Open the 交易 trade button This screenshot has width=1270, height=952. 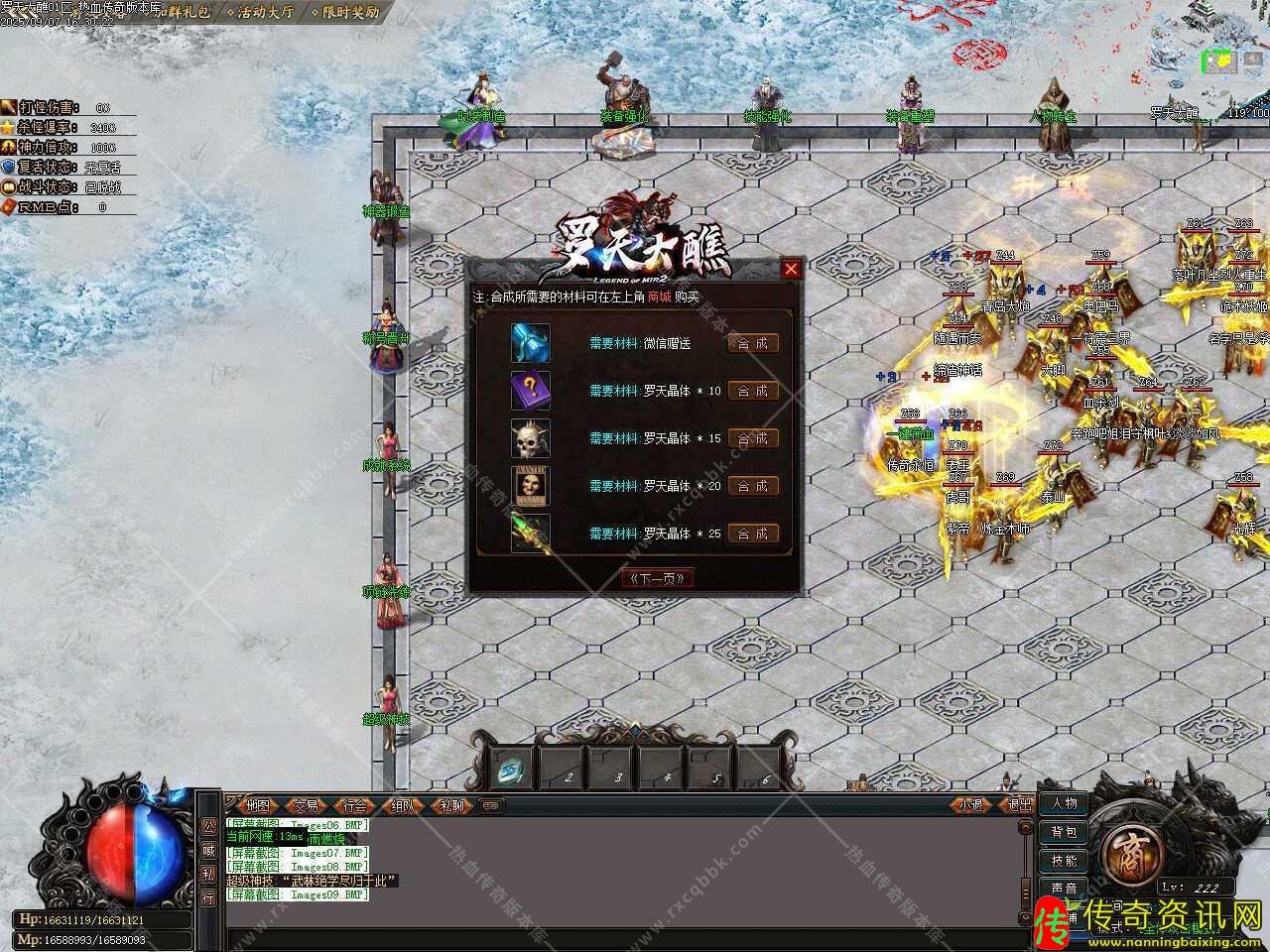coord(306,806)
